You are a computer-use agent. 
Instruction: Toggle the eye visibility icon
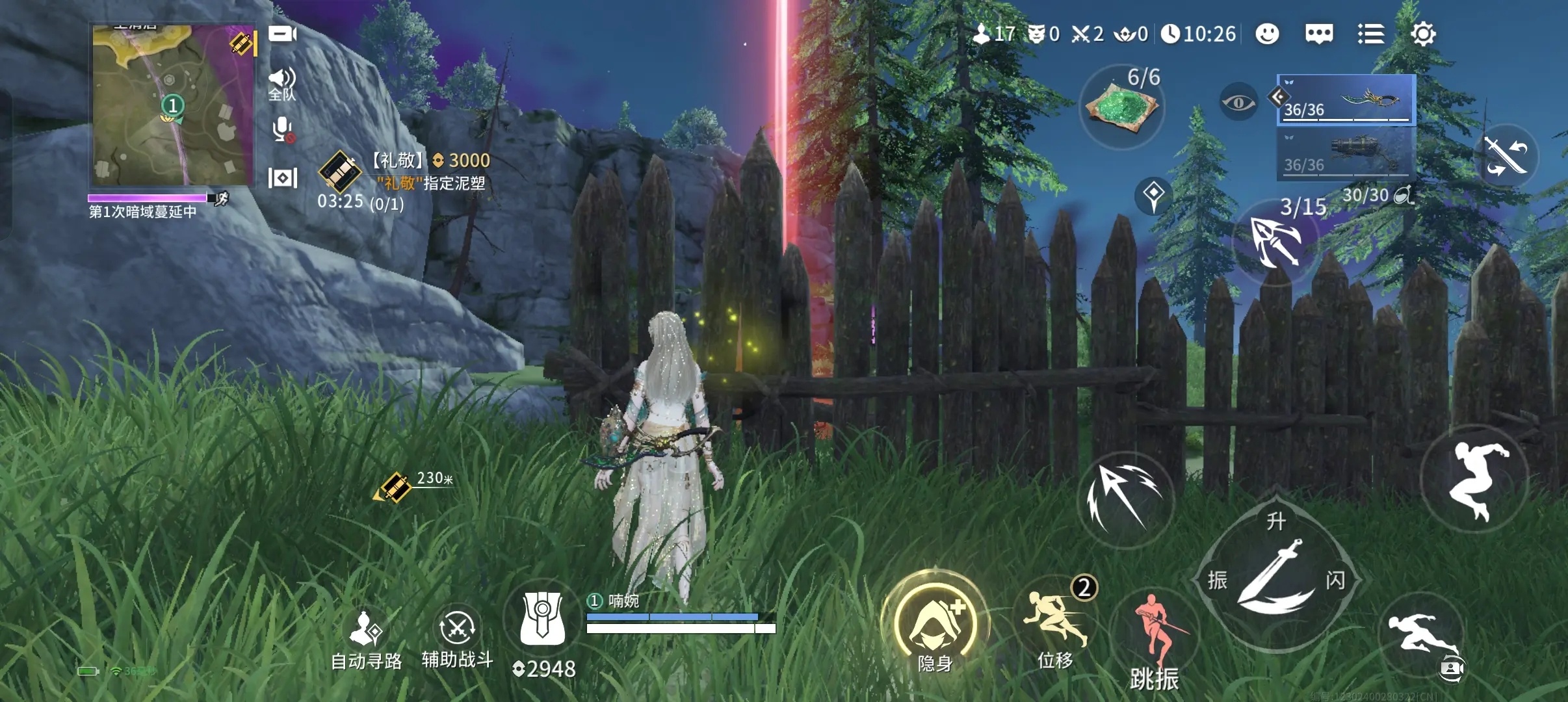point(1238,102)
